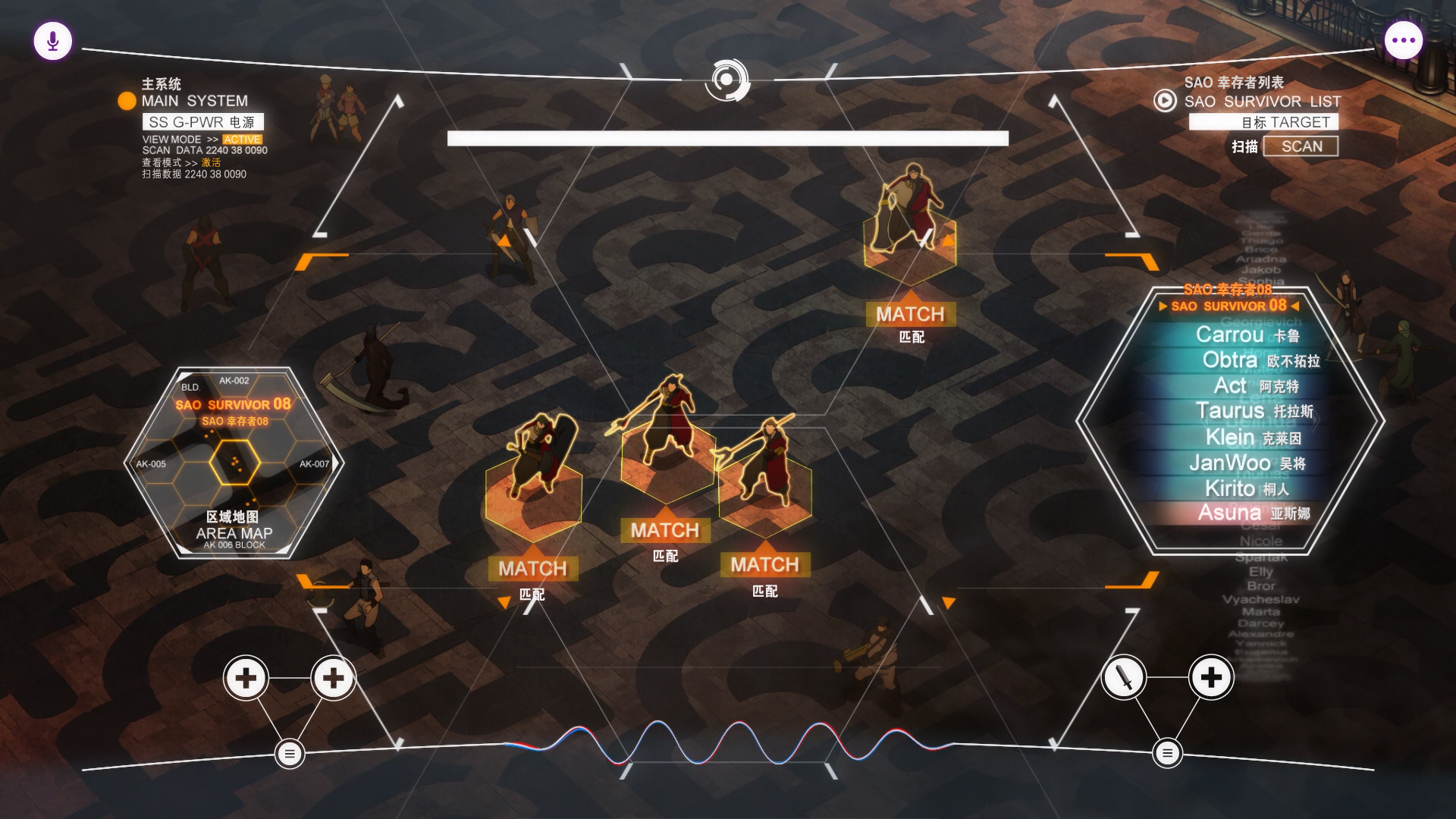Click the sword icon button
The image size is (1456, 819).
(1124, 677)
